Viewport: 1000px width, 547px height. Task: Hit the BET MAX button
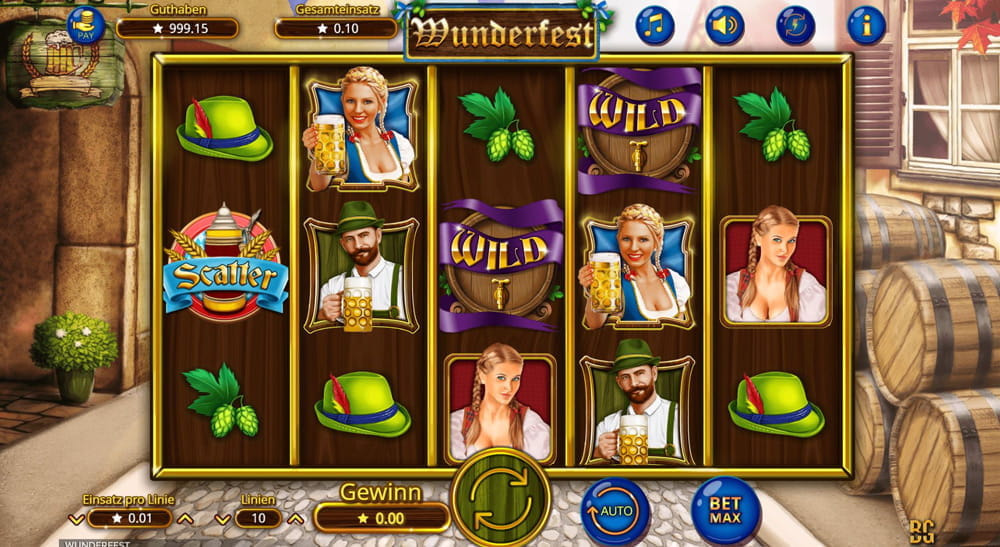[x=725, y=511]
